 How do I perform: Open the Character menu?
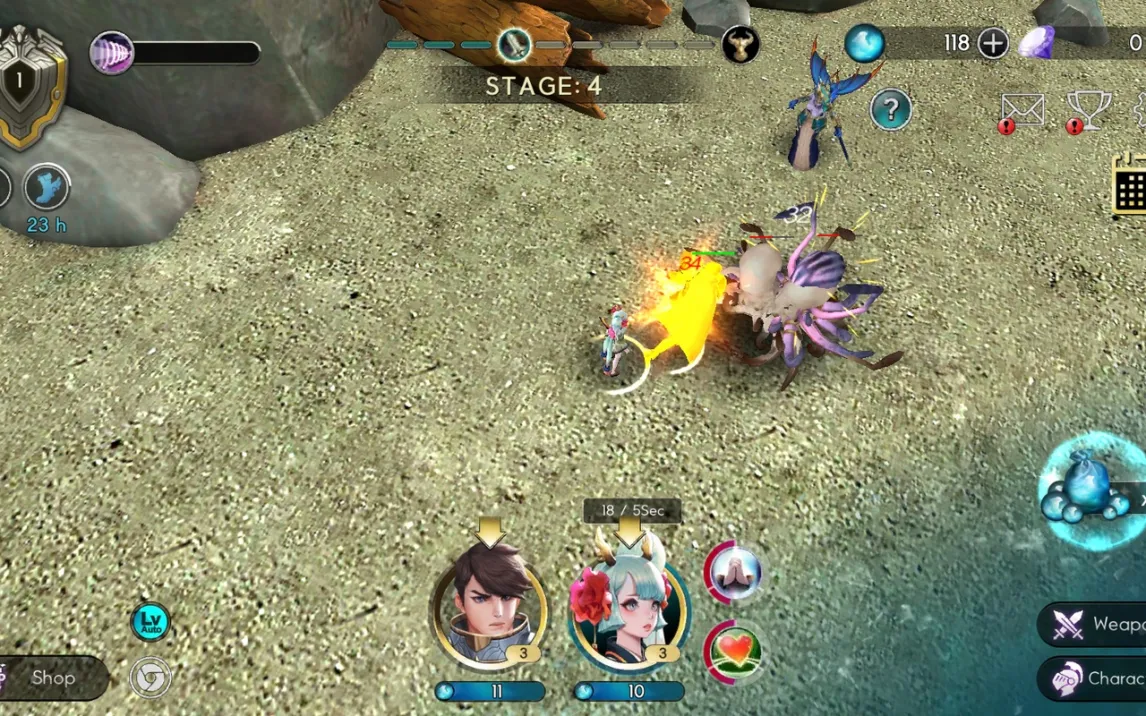[x=1095, y=678]
